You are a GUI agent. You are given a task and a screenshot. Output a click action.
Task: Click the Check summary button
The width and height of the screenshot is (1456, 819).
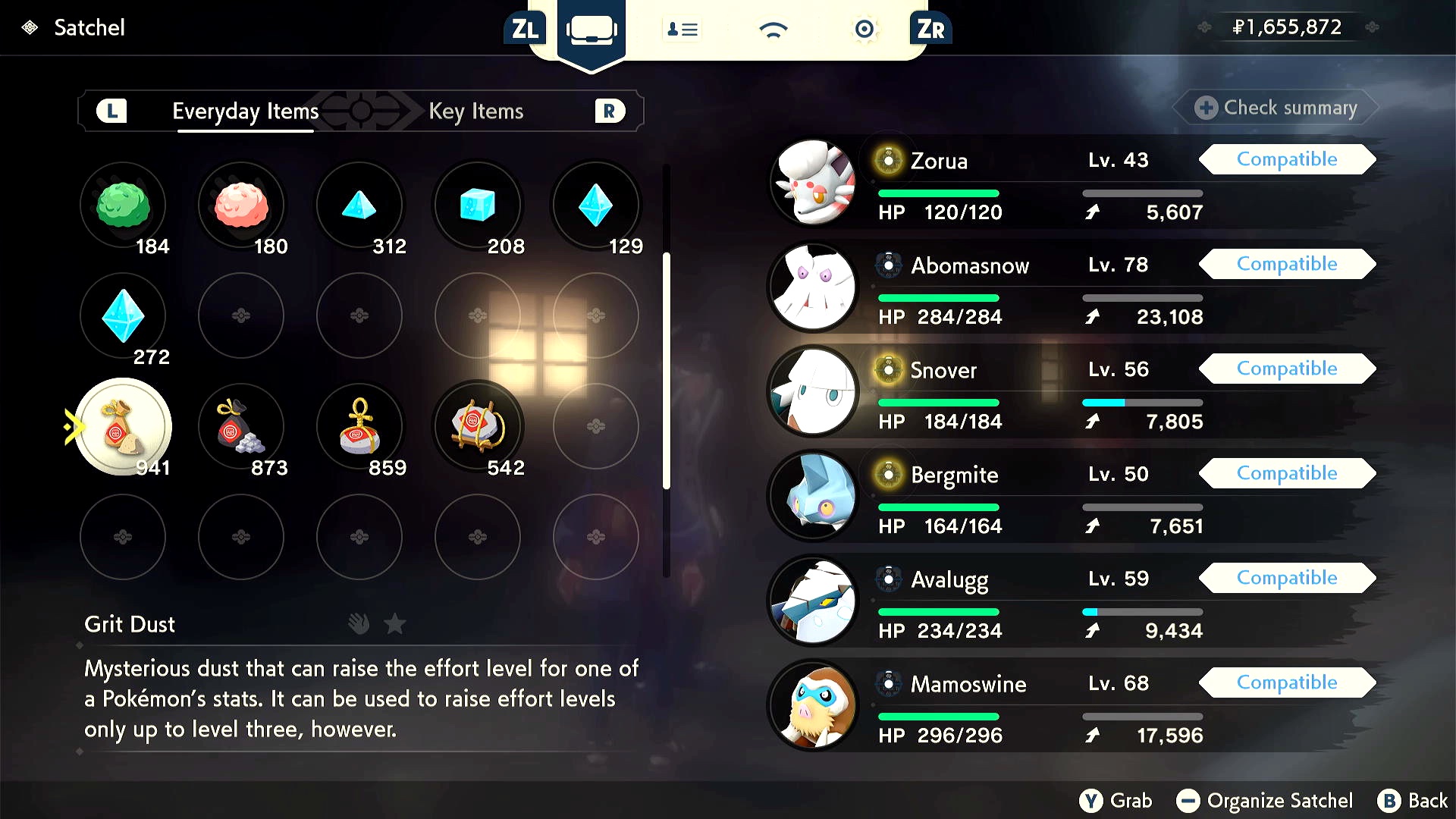coord(1276,108)
